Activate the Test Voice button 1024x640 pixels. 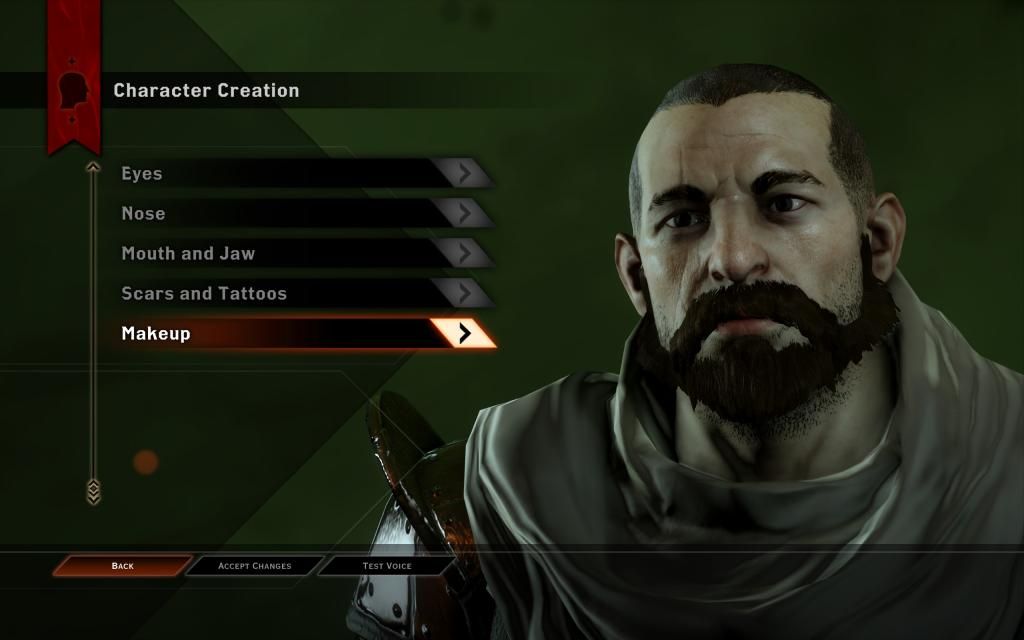[x=387, y=566]
